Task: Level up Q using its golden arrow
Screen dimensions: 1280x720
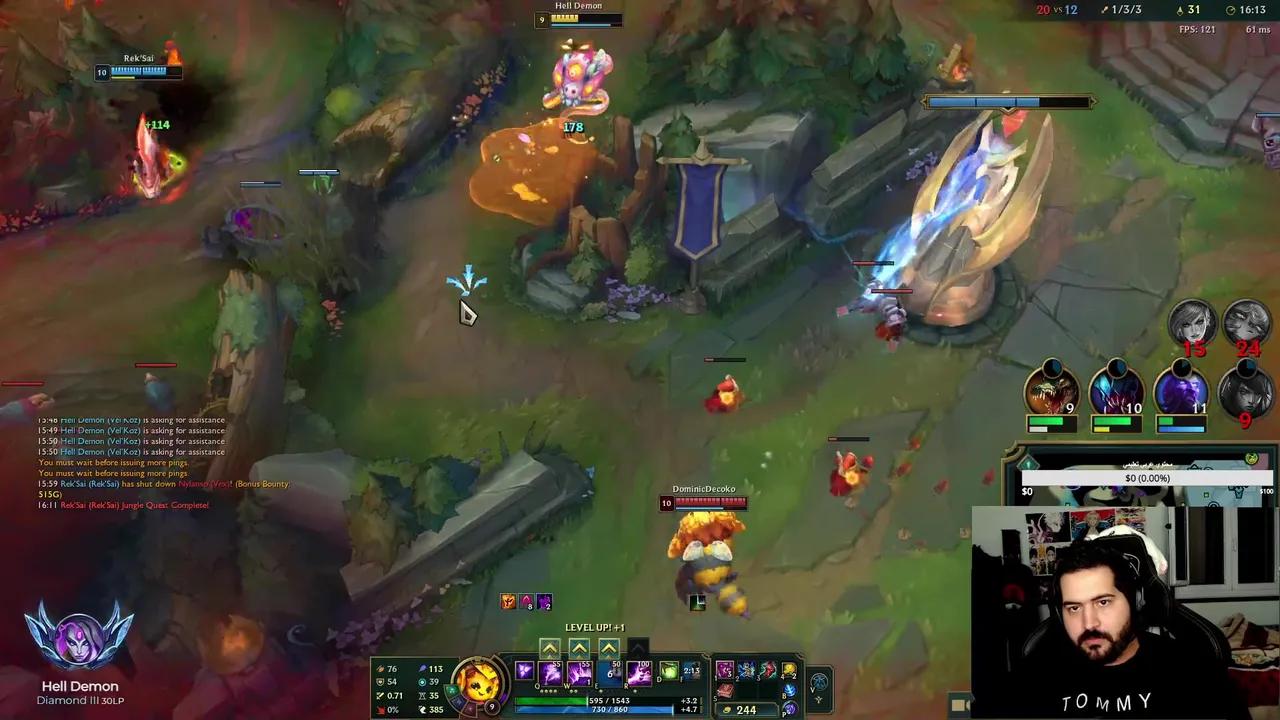Action: pyautogui.click(x=549, y=646)
